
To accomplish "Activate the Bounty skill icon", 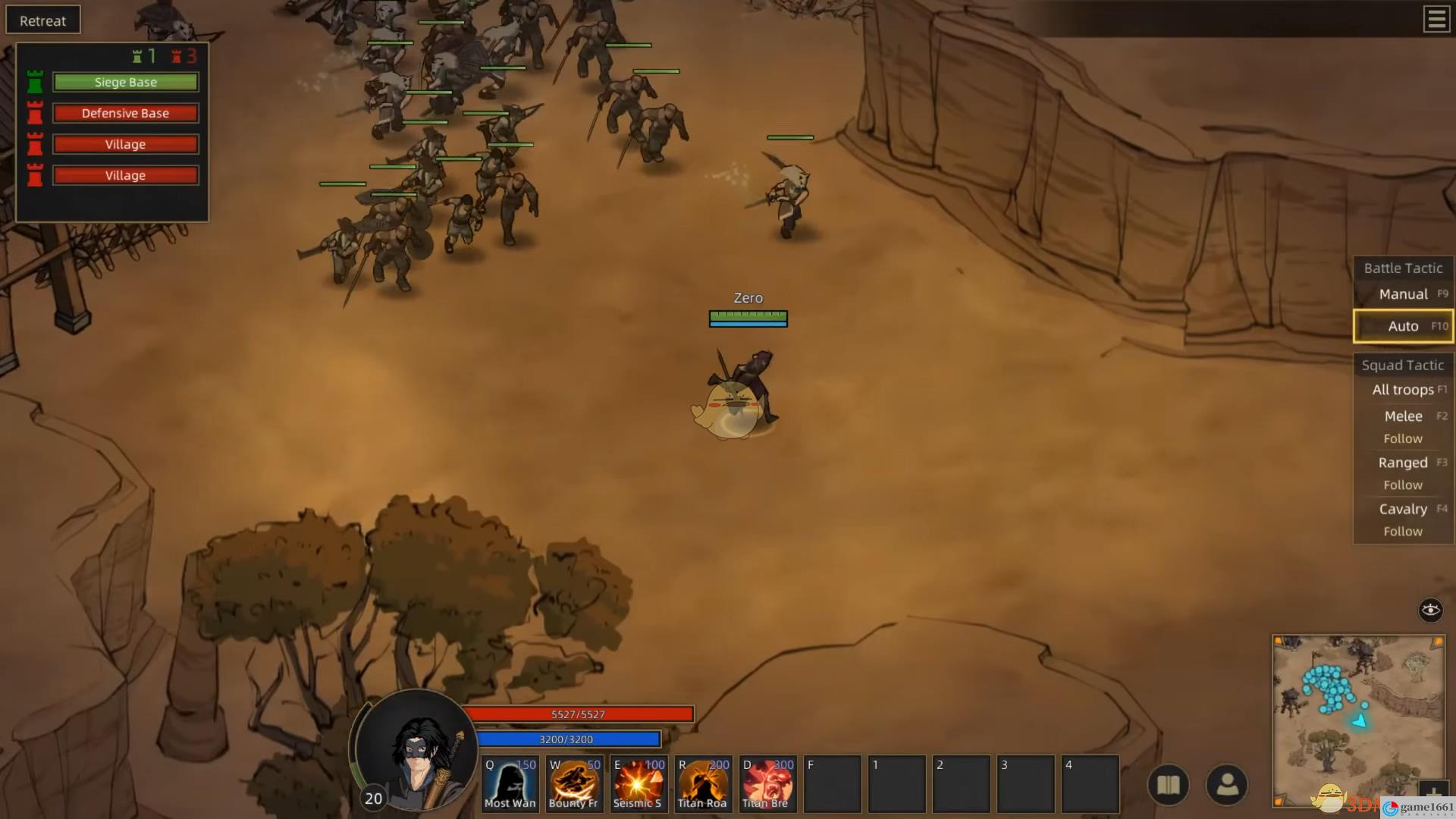I will click(574, 784).
